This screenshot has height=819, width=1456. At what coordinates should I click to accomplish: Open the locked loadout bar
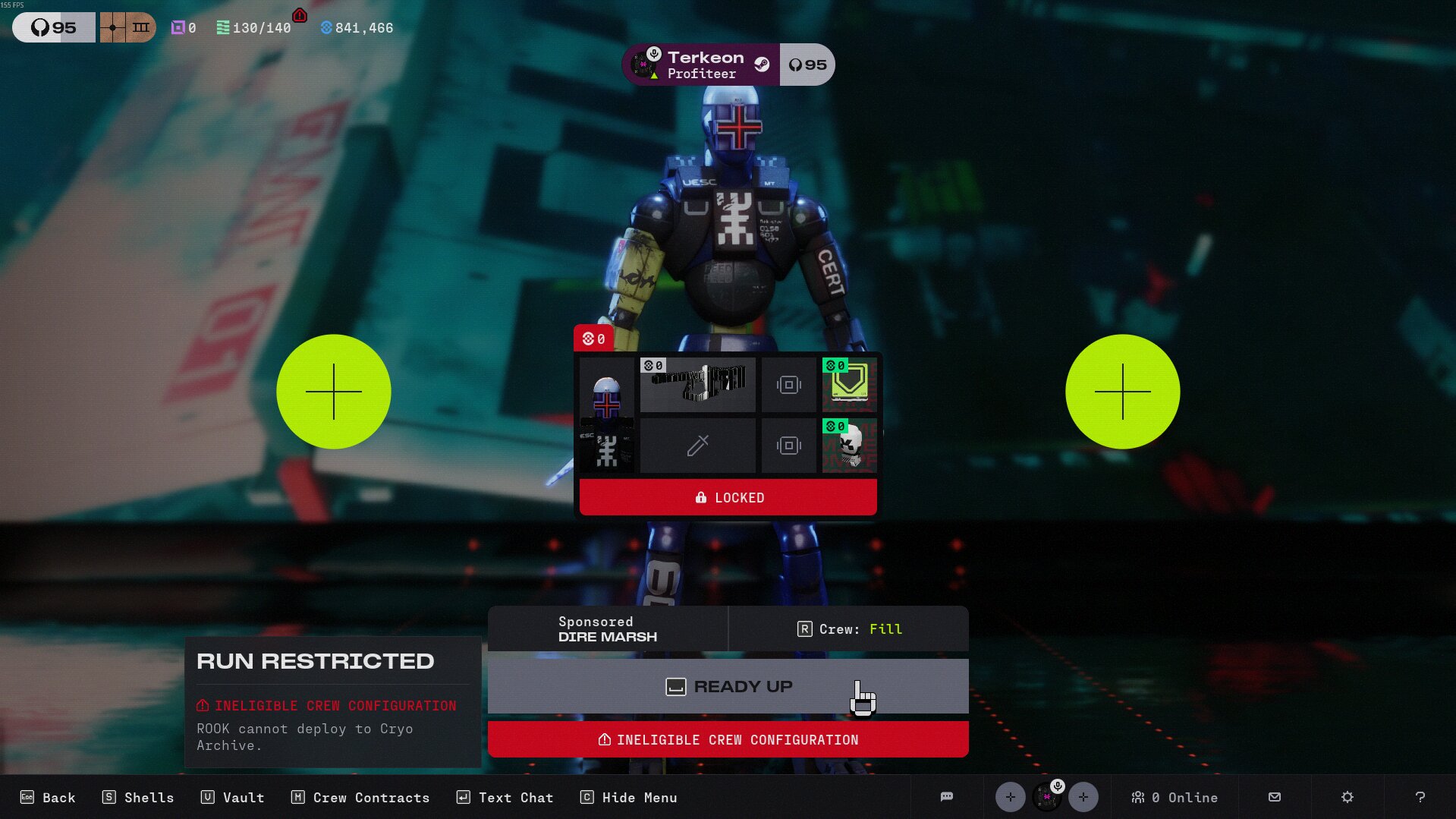click(728, 498)
